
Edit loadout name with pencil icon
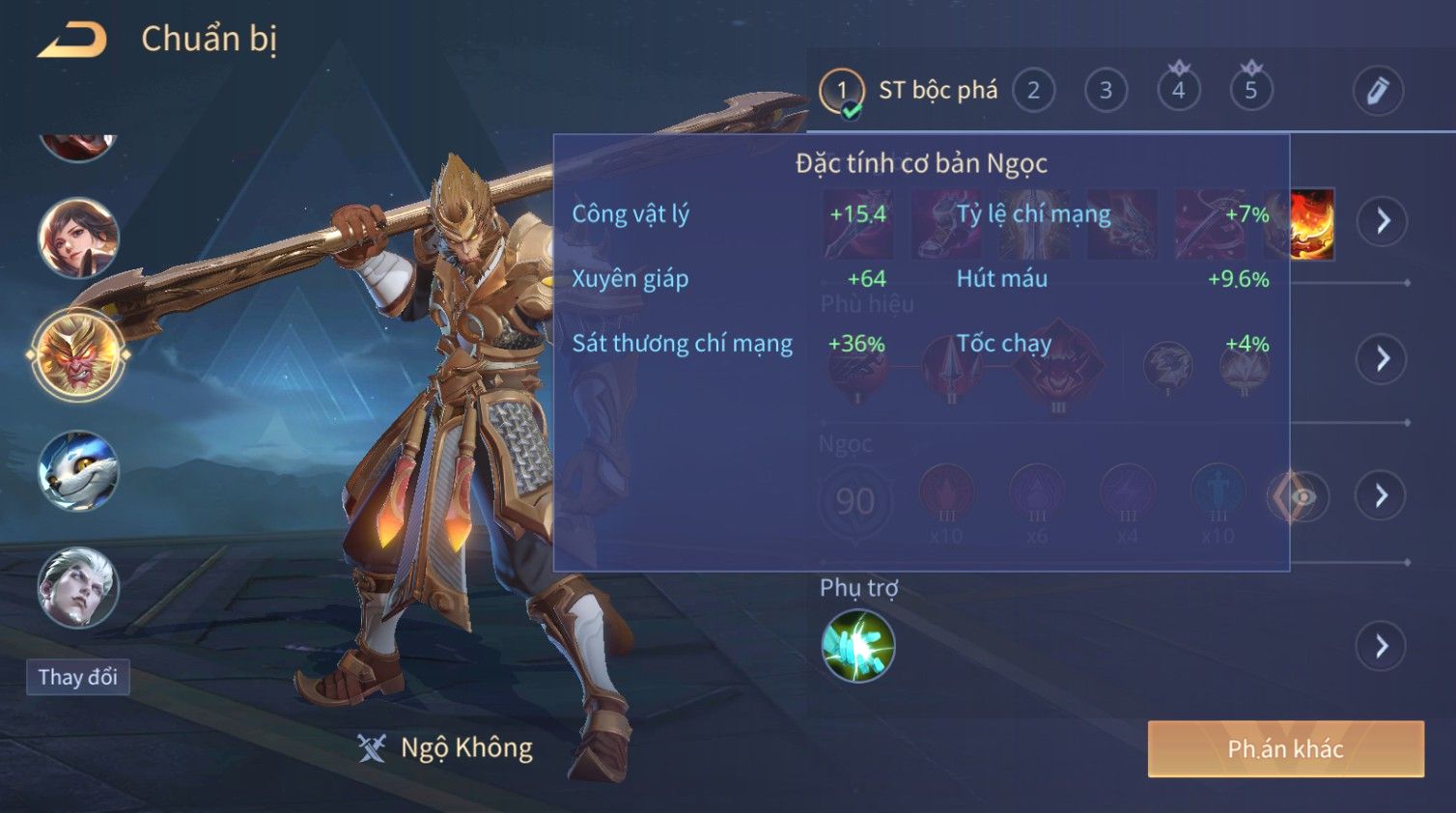click(1377, 91)
